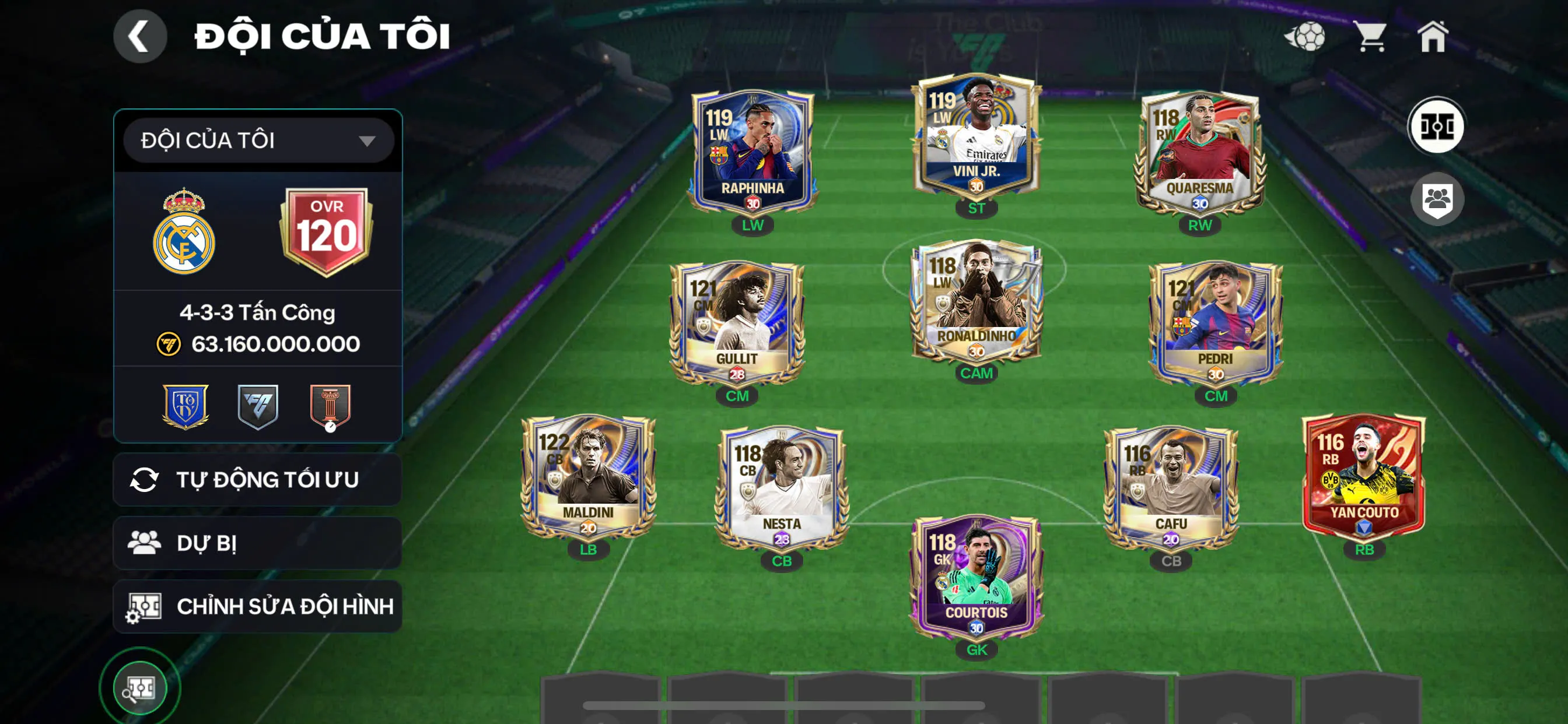Open the ĐỘI CỦA TÔI squad dropdown
The height and width of the screenshot is (724, 1568).
pos(258,140)
